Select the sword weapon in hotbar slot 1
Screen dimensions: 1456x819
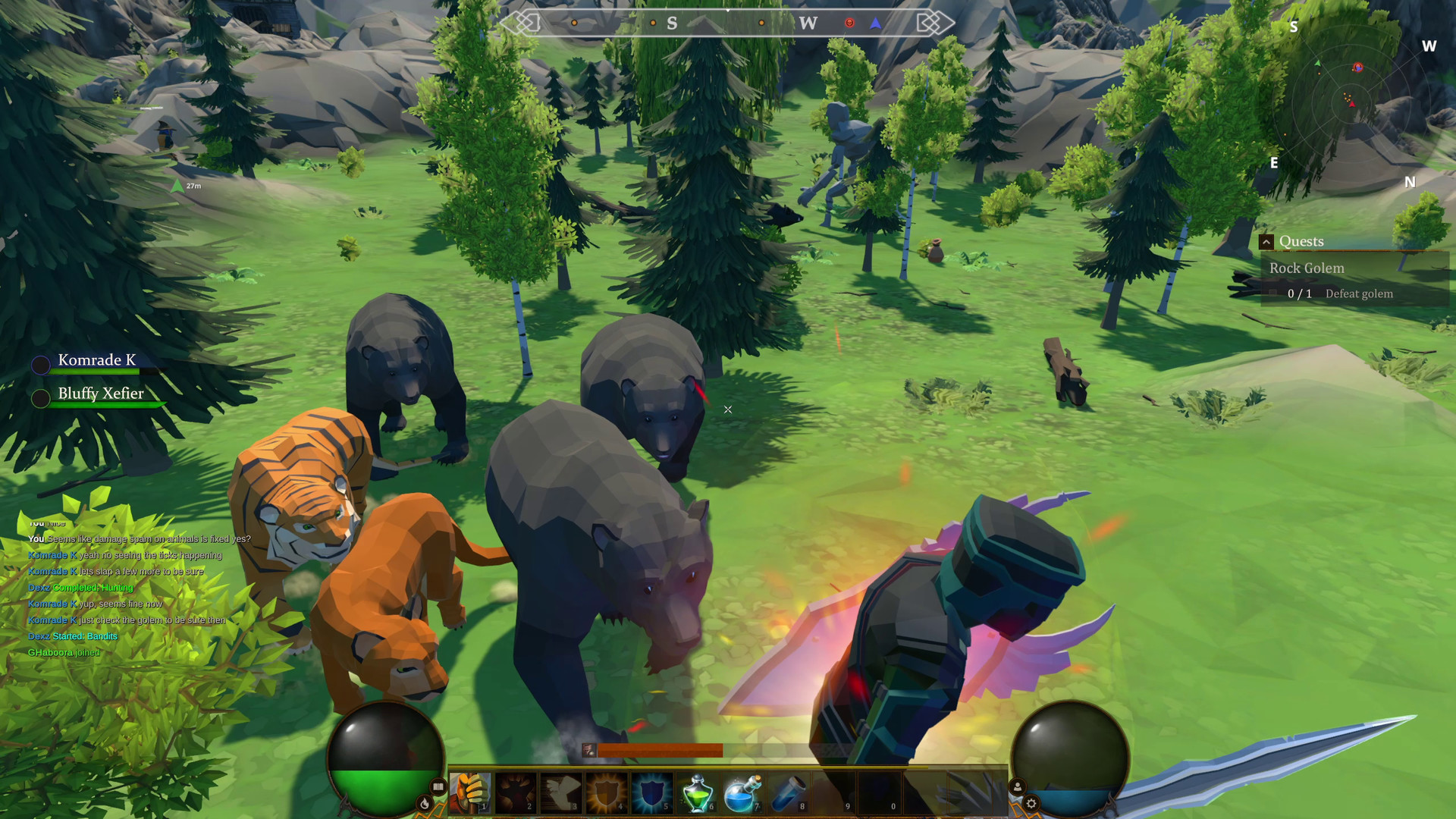coord(470,792)
